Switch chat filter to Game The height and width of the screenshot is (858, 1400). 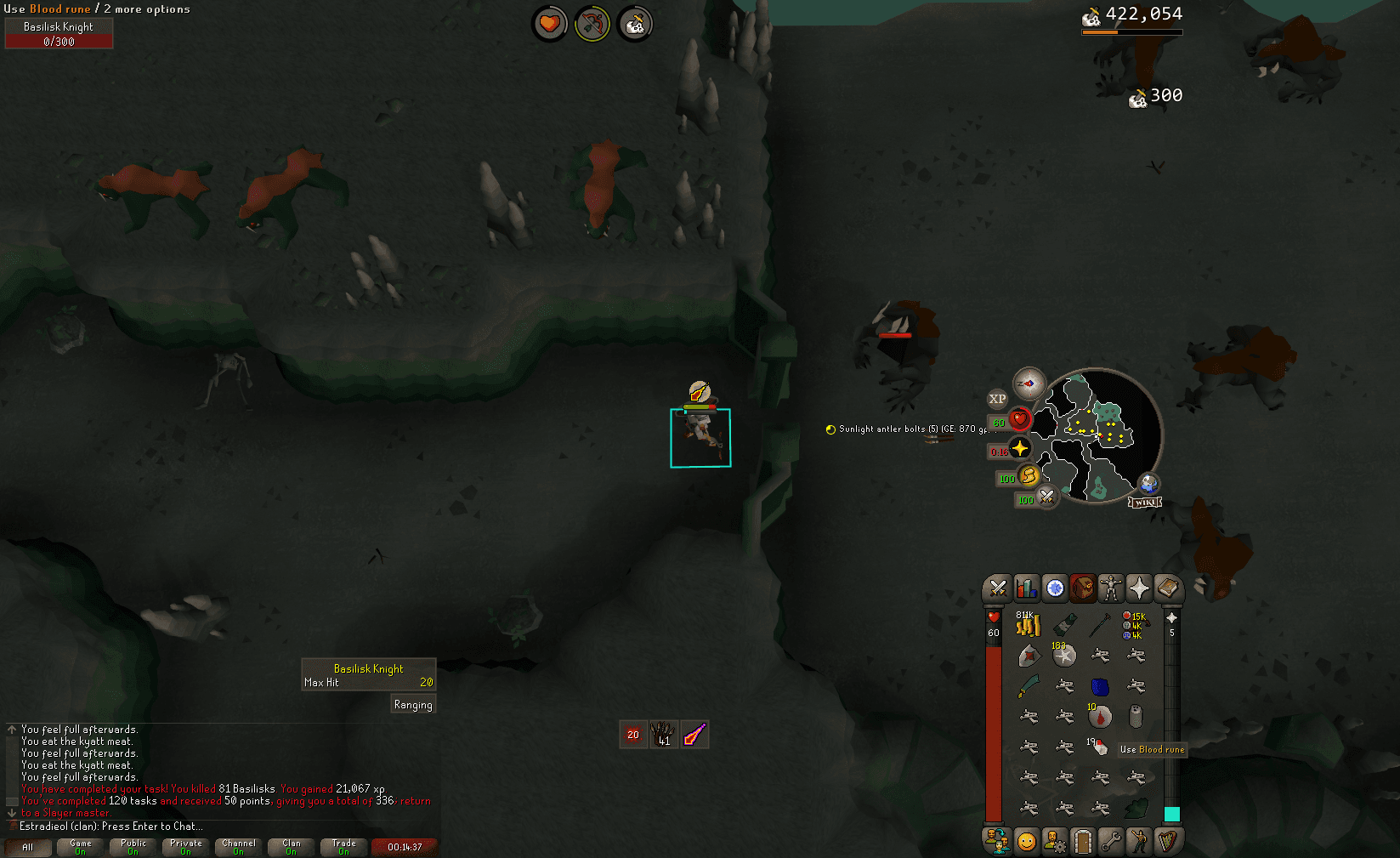81,847
